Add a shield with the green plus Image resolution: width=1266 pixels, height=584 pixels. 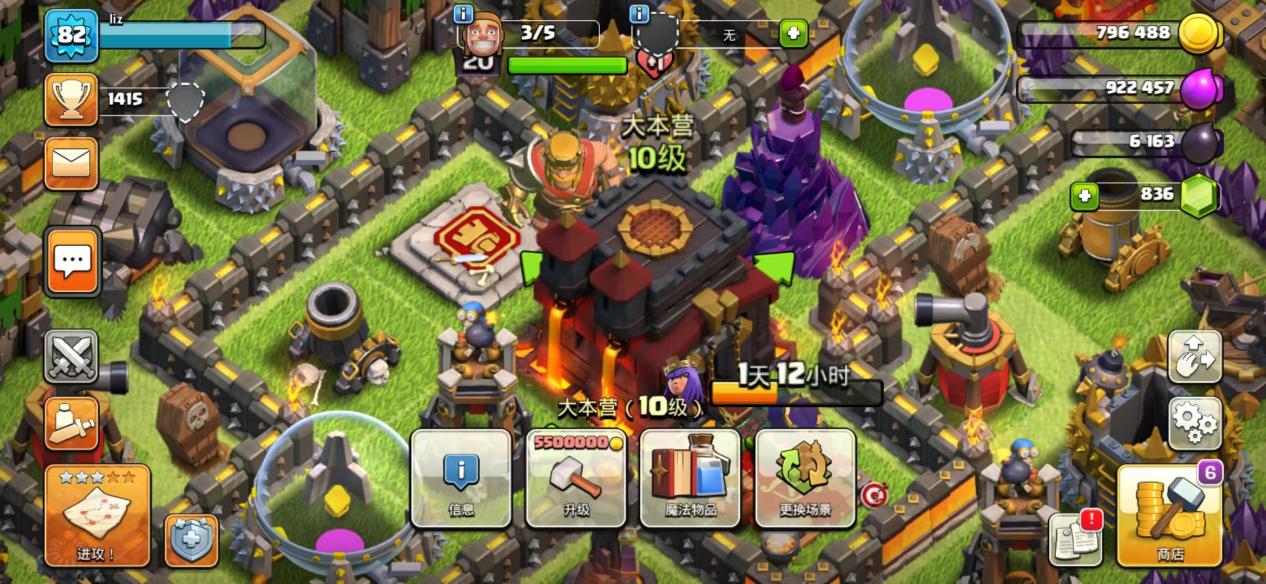click(x=793, y=34)
